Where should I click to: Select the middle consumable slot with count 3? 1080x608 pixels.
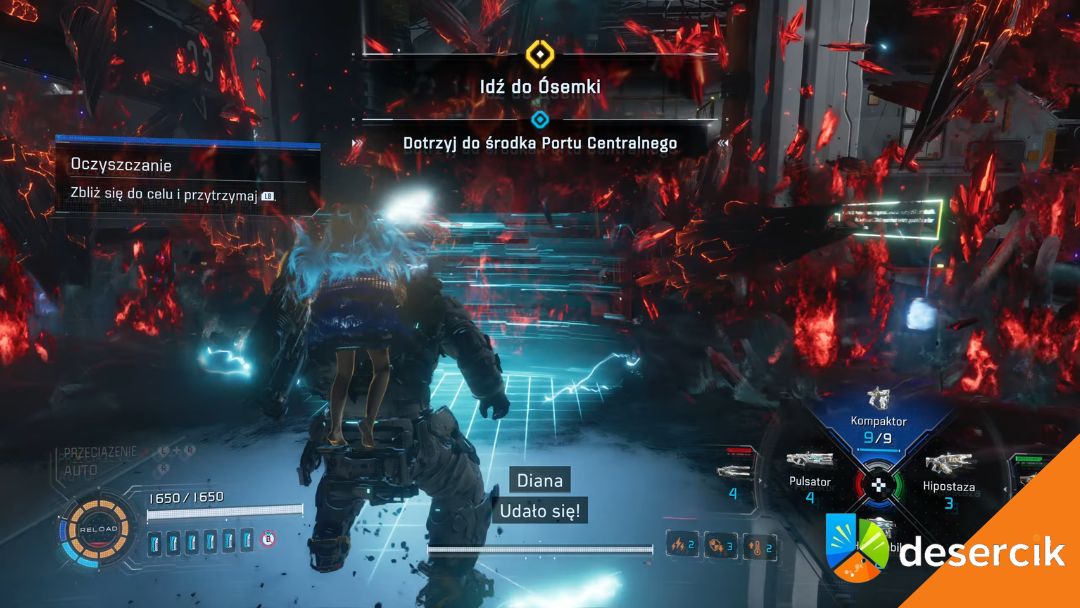(x=719, y=546)
